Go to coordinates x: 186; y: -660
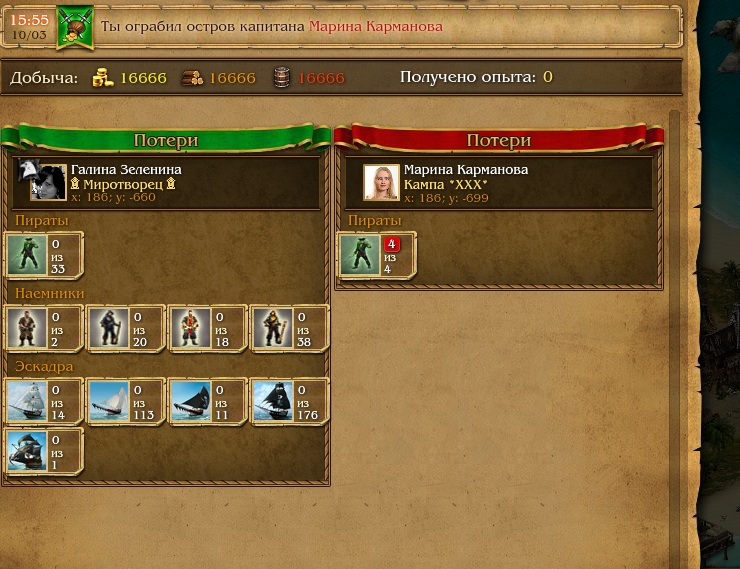 click(113, 198)
